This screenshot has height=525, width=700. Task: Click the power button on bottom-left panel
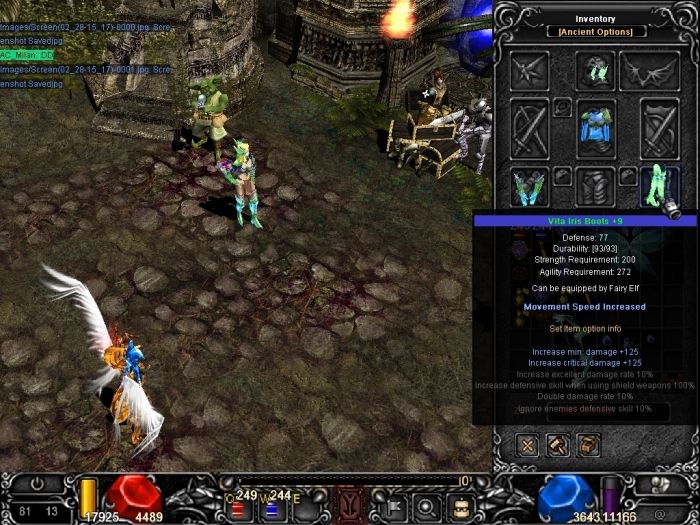(x=38, y=484)
